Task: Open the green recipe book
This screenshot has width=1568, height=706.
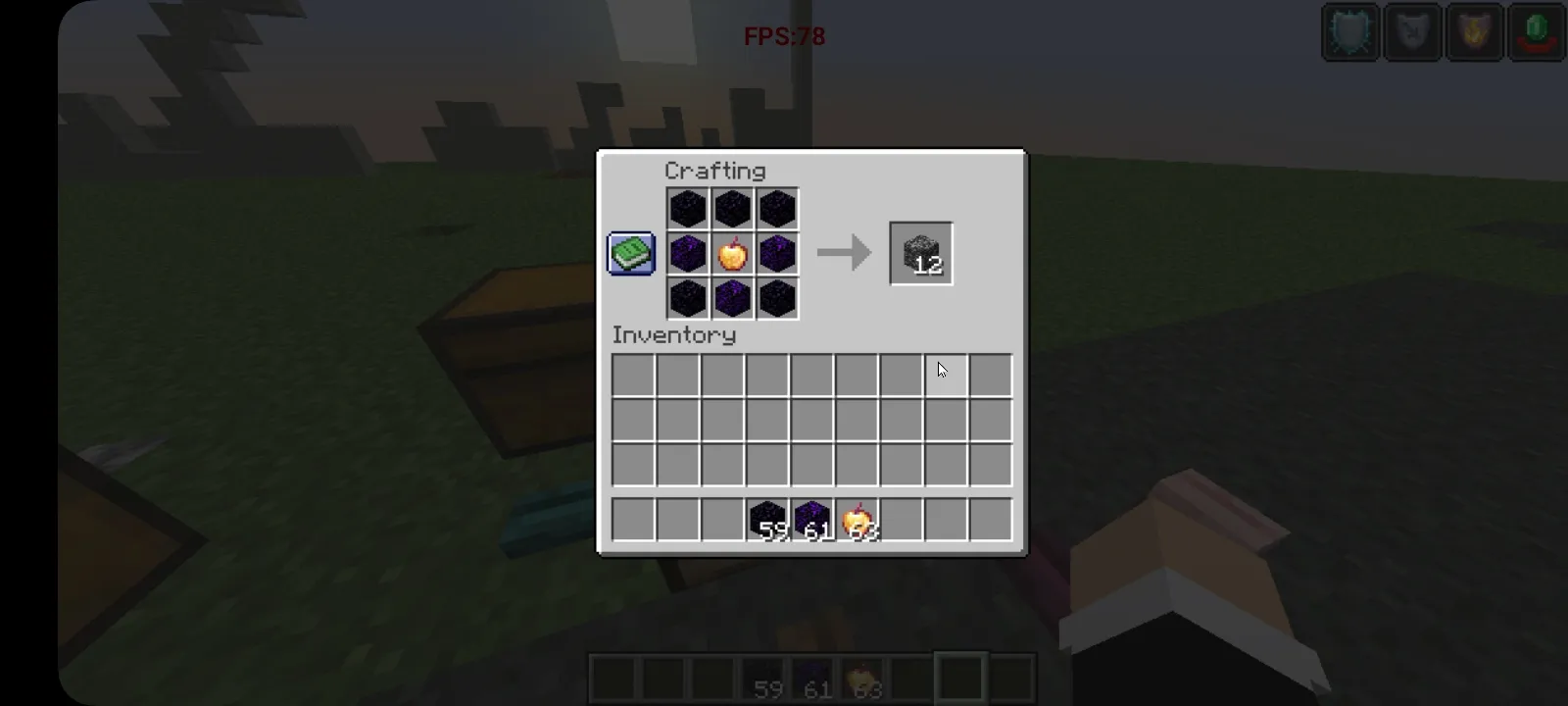Action: [630, 253]
